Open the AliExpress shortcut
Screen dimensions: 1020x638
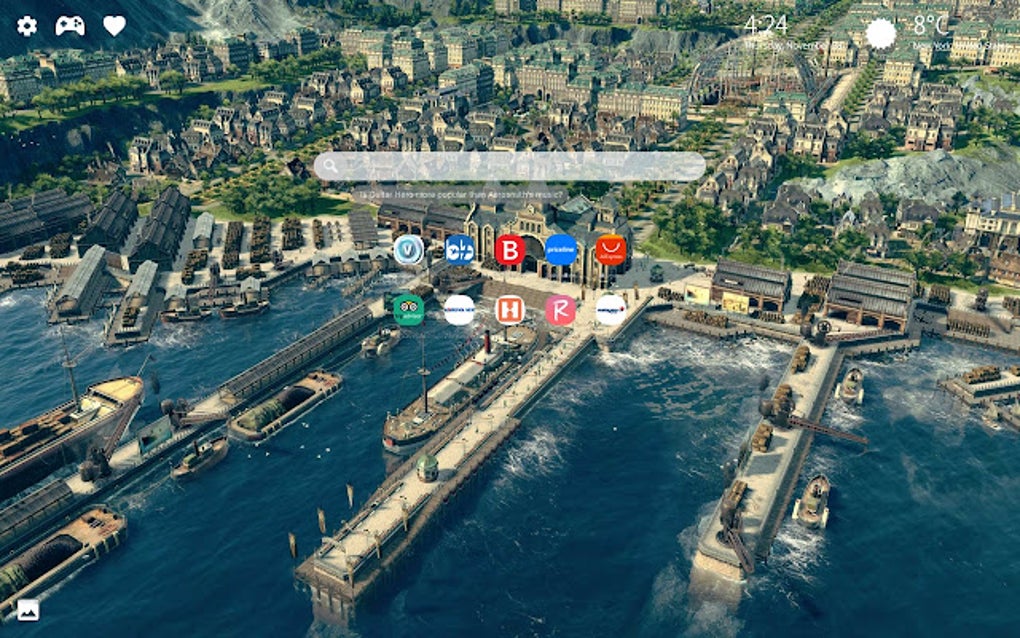click(x=610, y=250)
